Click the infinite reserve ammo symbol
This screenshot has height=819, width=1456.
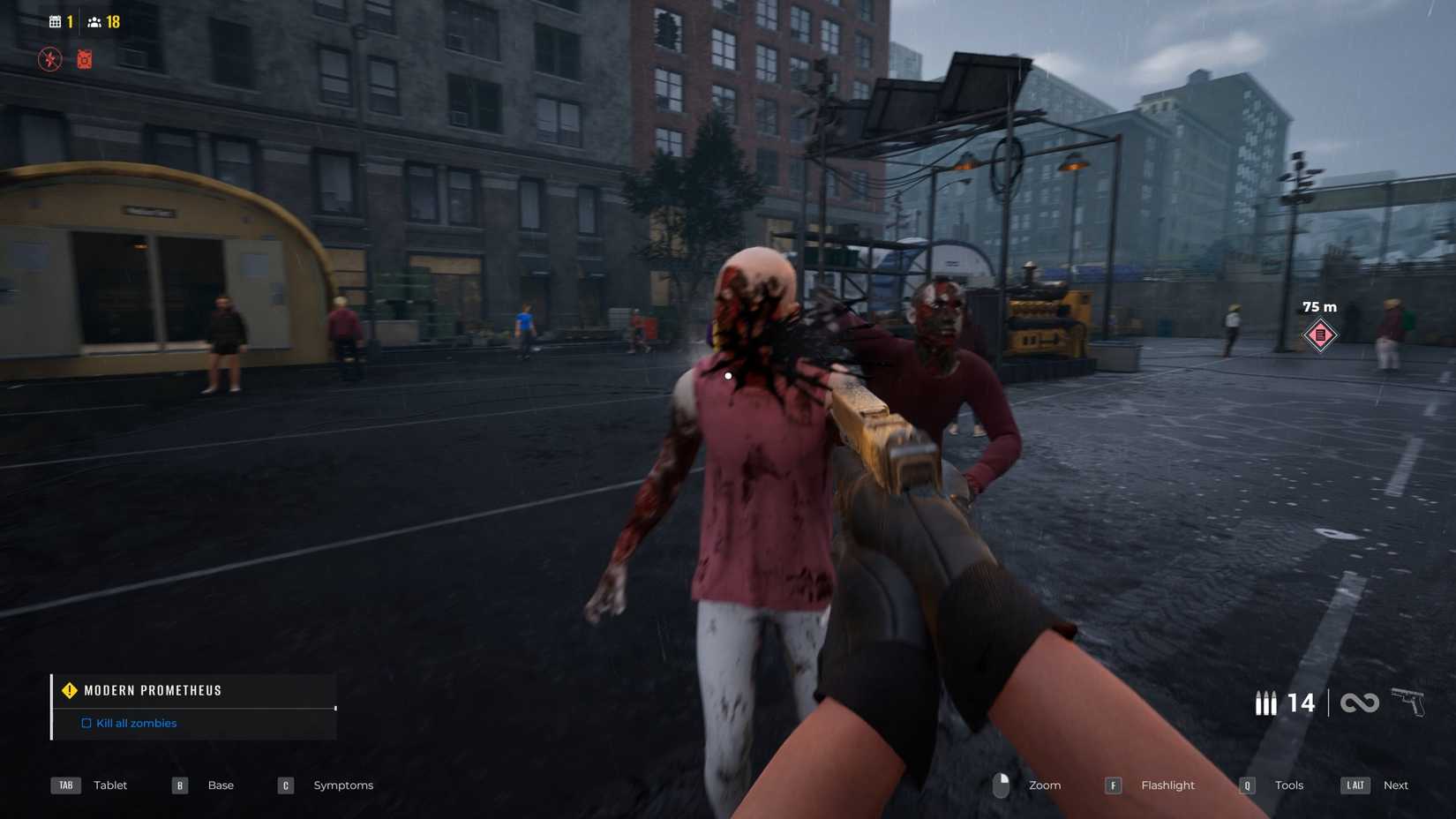[1361, 703]
